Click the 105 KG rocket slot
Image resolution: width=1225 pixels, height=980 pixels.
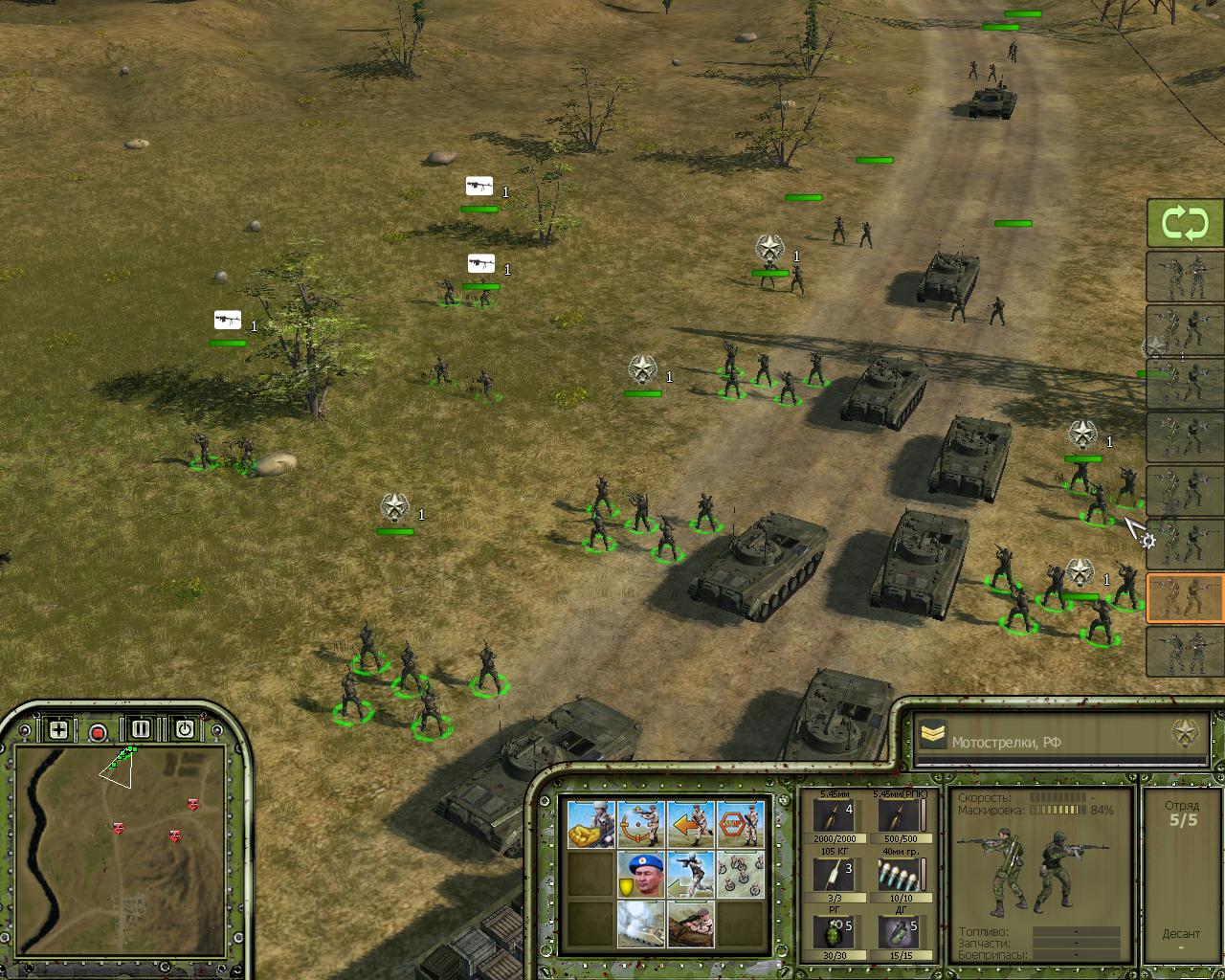click(x=833, y=875)
